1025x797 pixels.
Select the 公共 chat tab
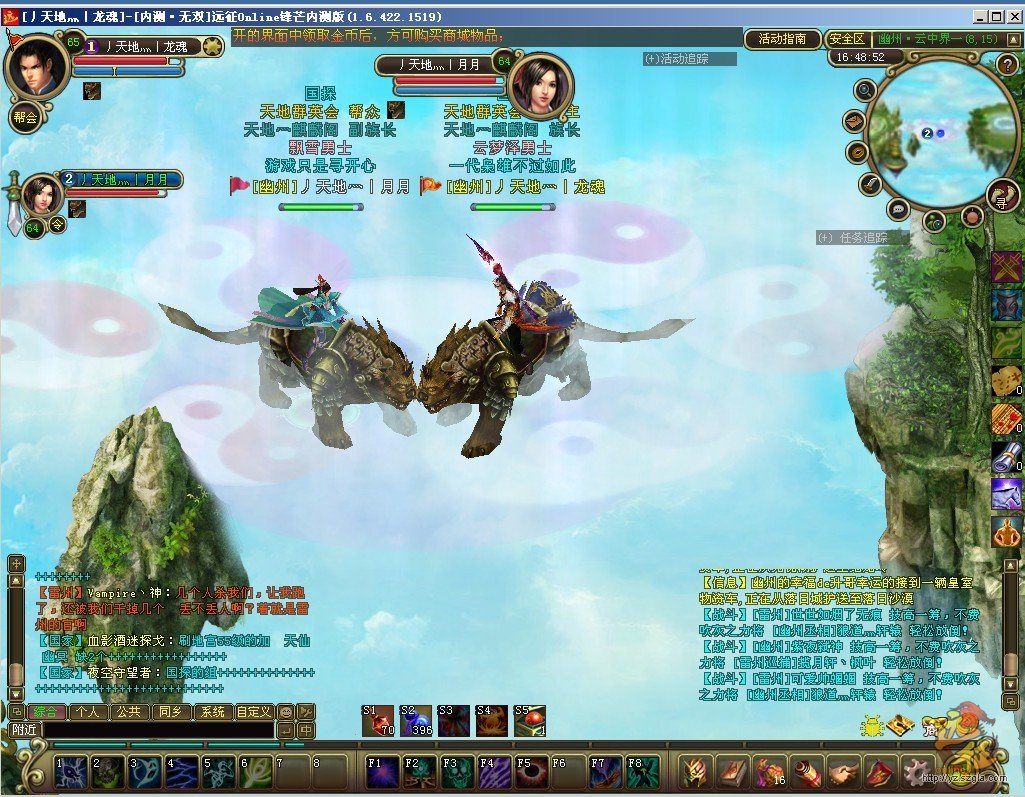[128, 712]
